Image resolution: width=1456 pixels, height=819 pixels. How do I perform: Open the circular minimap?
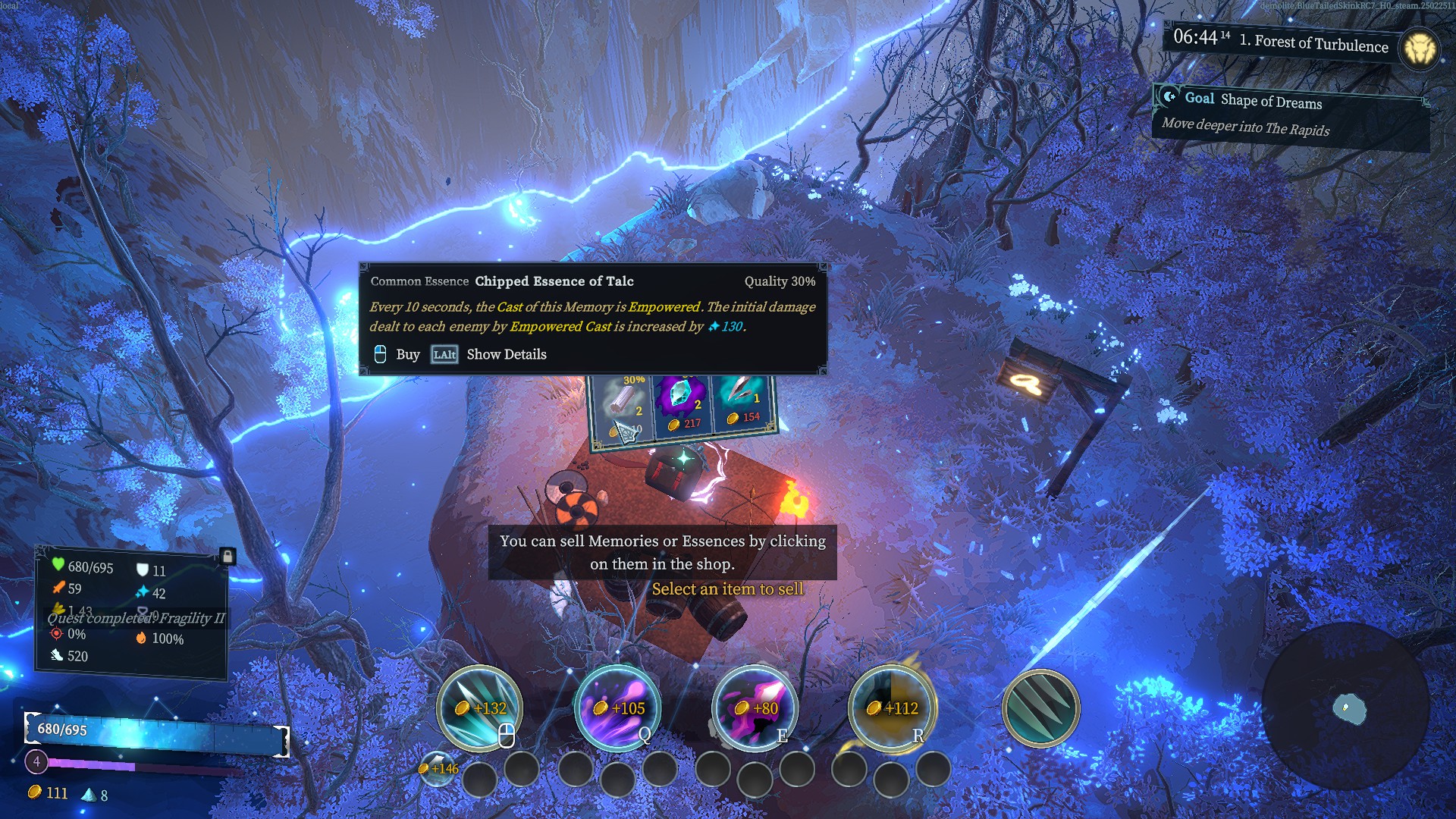click(1346, 708)
